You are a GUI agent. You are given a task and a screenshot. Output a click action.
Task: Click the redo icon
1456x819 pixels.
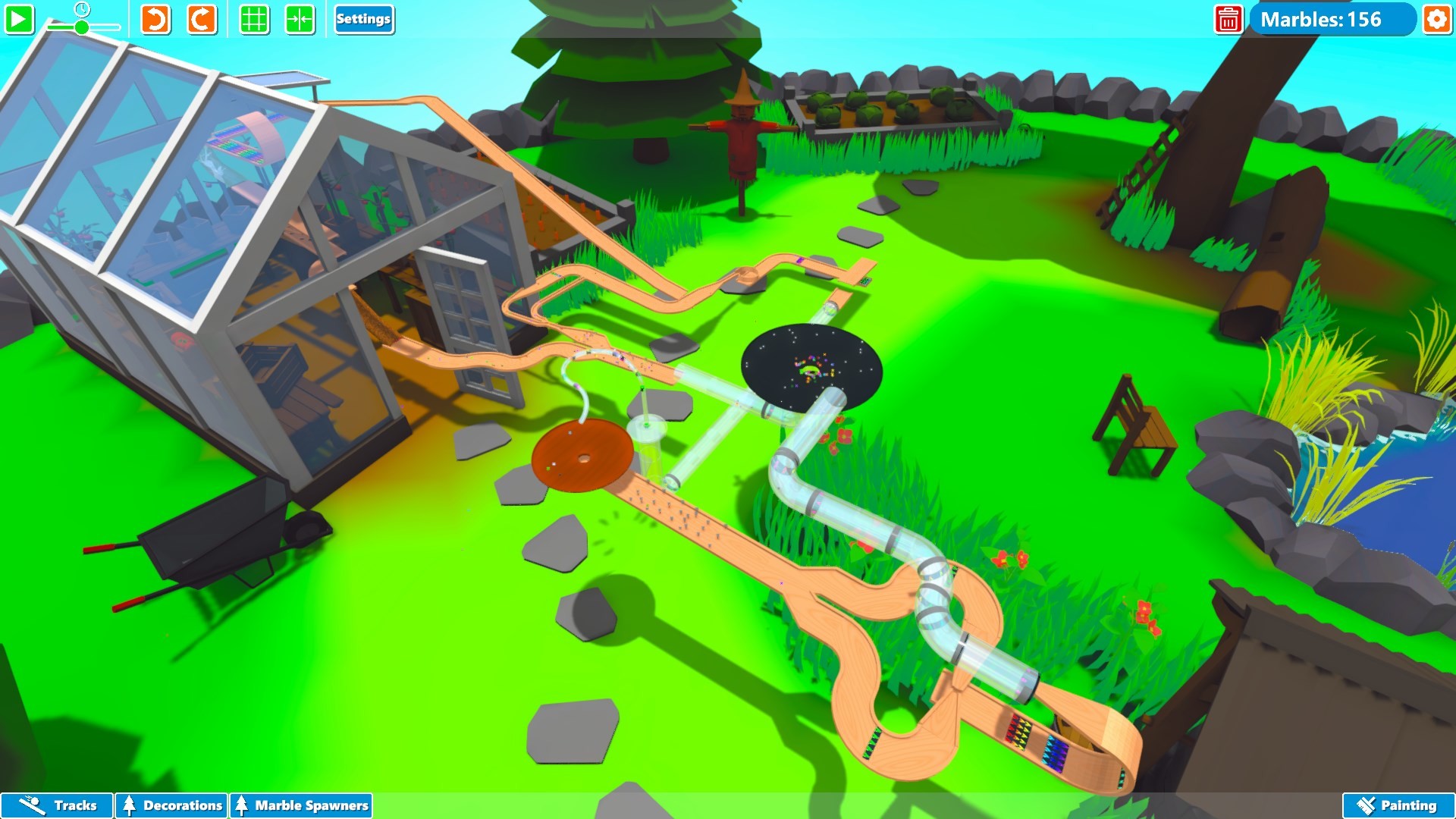click(199, 20)
